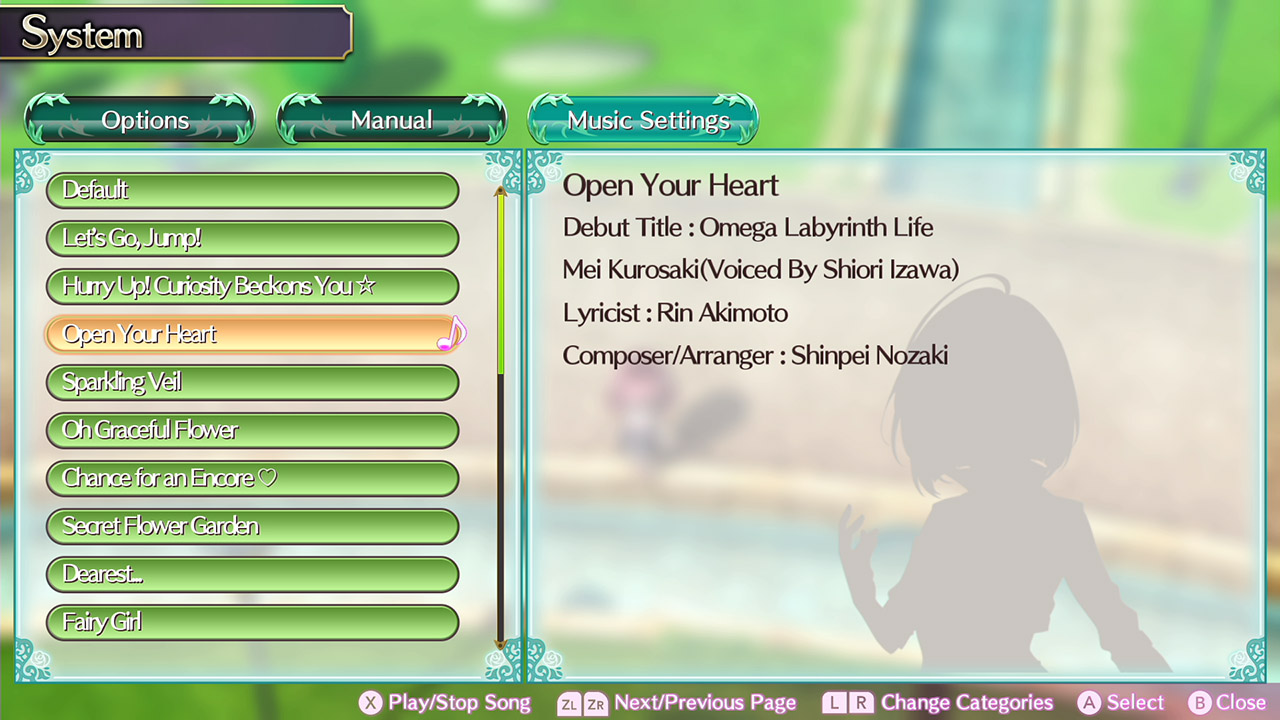The height and width of the screenshot is (720, 1280).
Task: Enable playback of Sparkling Veil
Action: 252,382
